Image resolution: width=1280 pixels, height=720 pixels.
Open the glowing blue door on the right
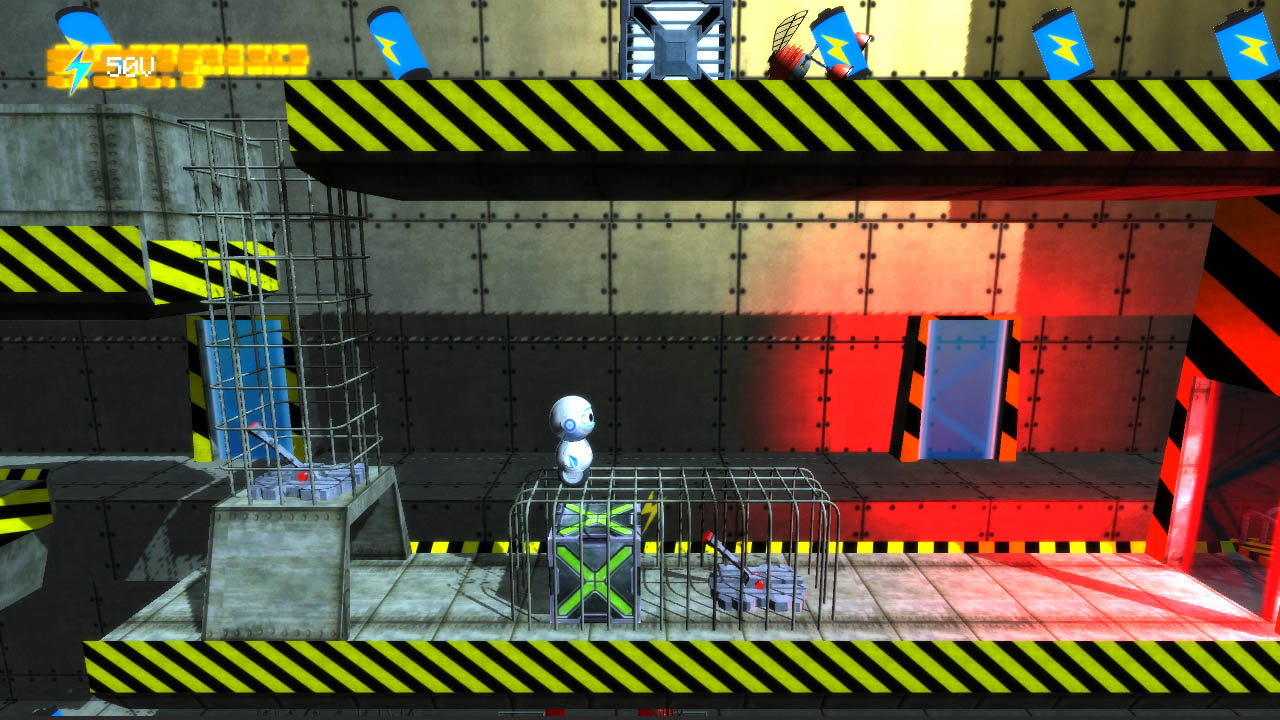click(x=958, y=392)
